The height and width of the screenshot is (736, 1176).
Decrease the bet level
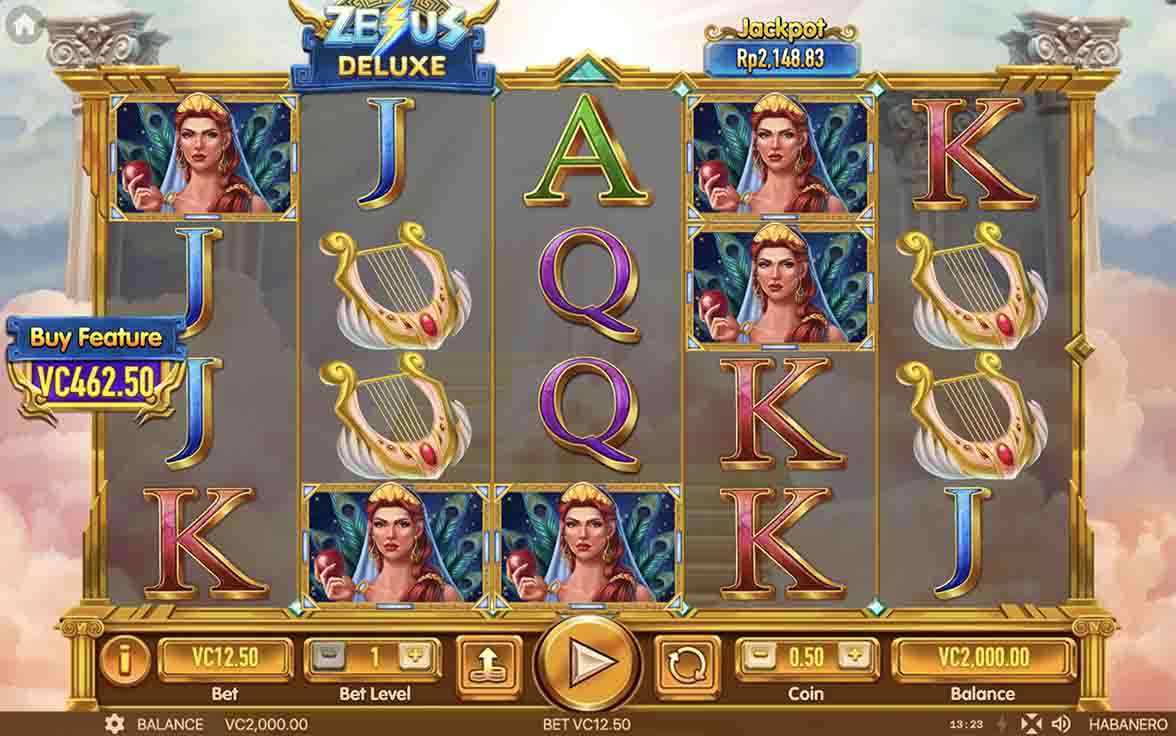pos(327,657)
